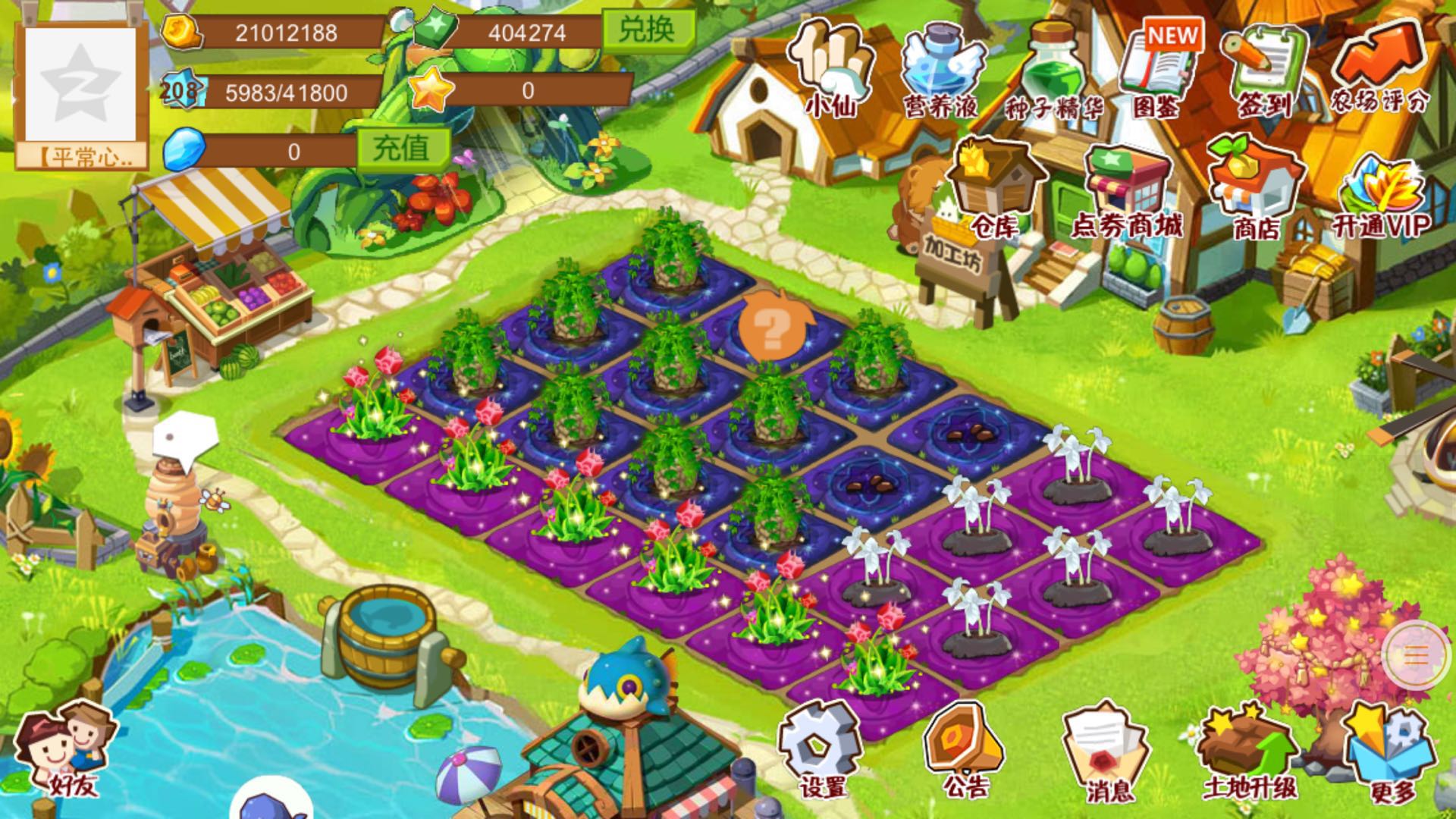Open the 小仙 fairy menu
1456x819 pixels.
830,68
